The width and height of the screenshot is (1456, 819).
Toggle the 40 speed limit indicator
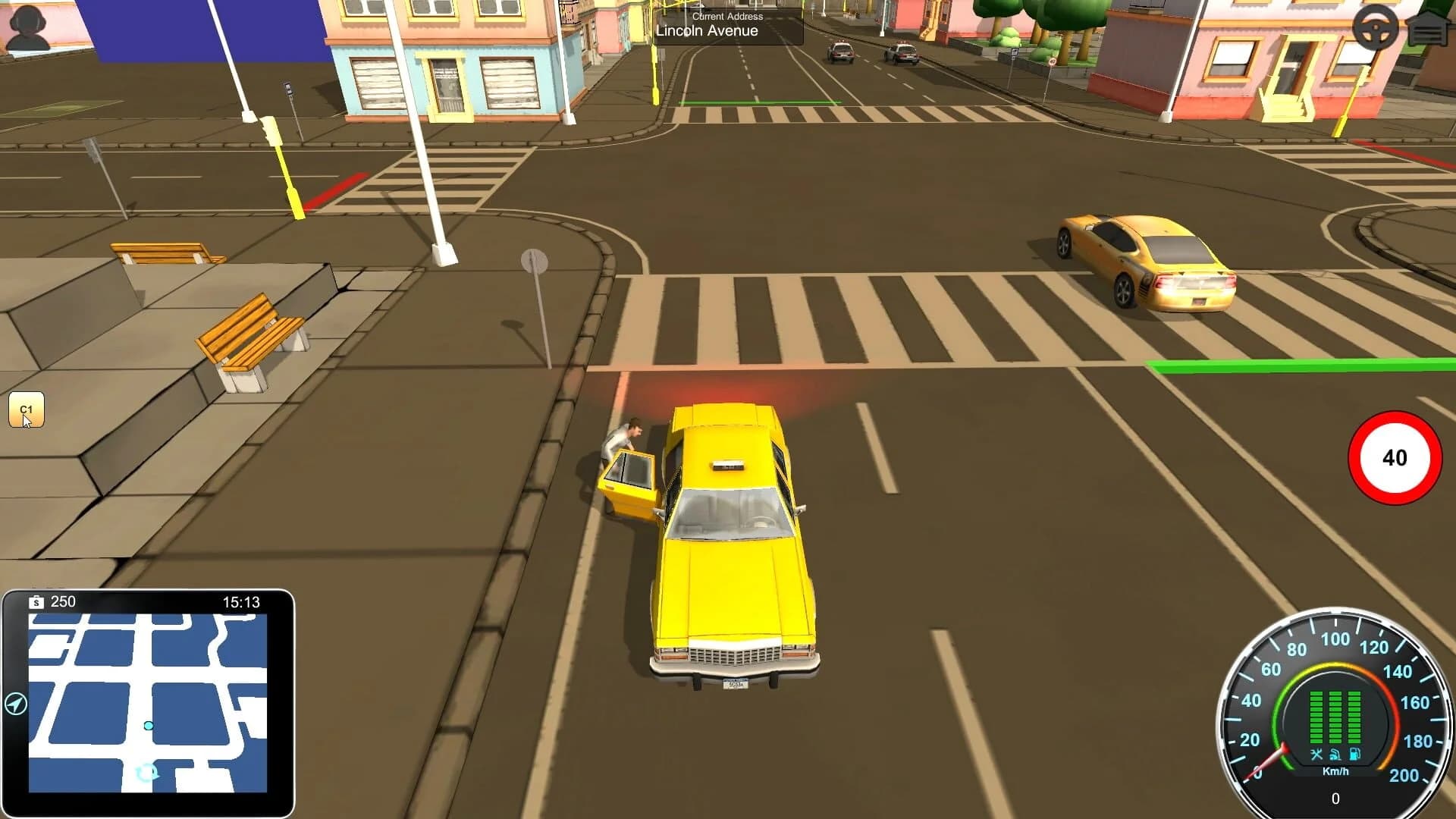coord(1394,458)
